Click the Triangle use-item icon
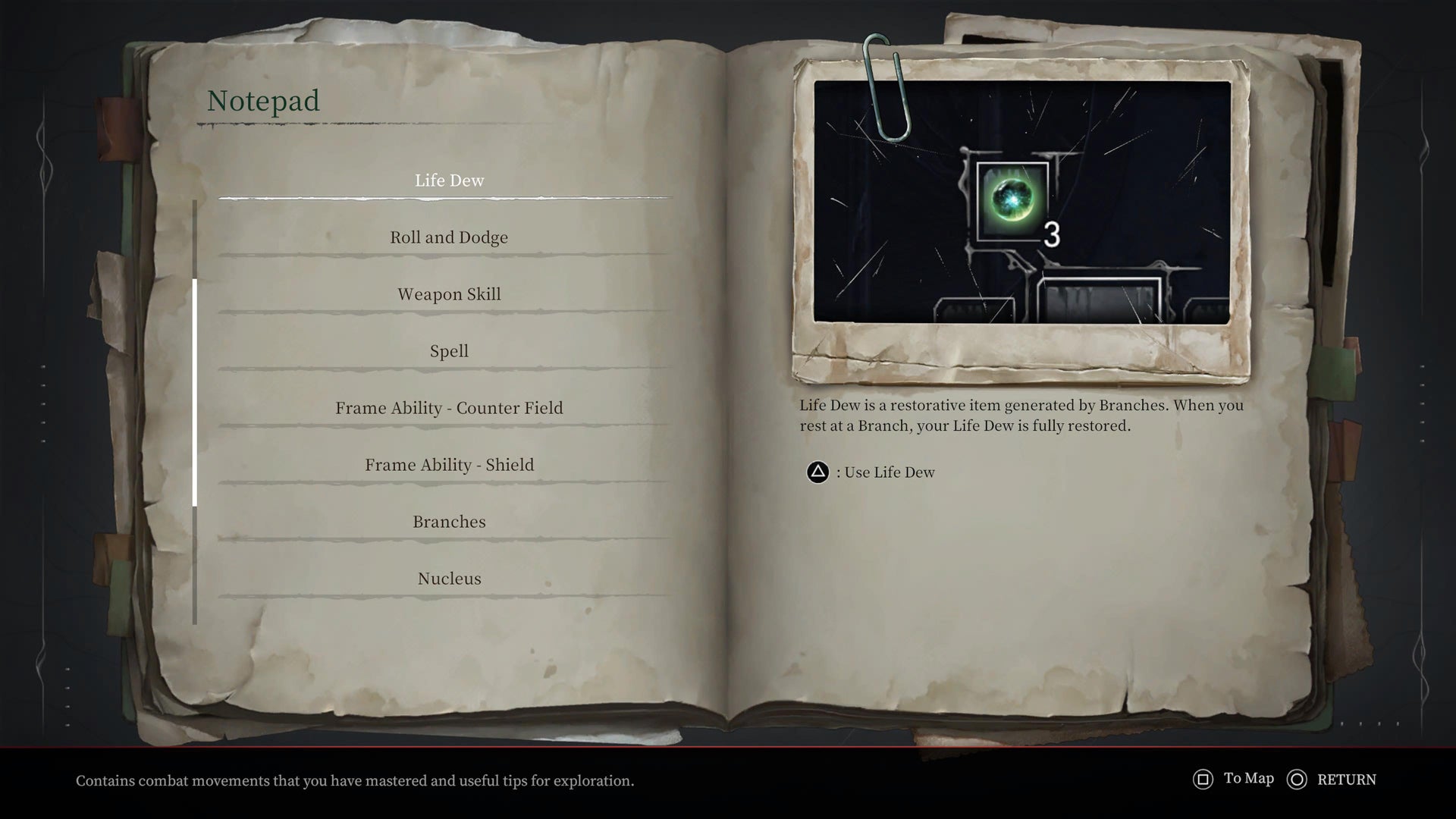 [x=817, y=472]
